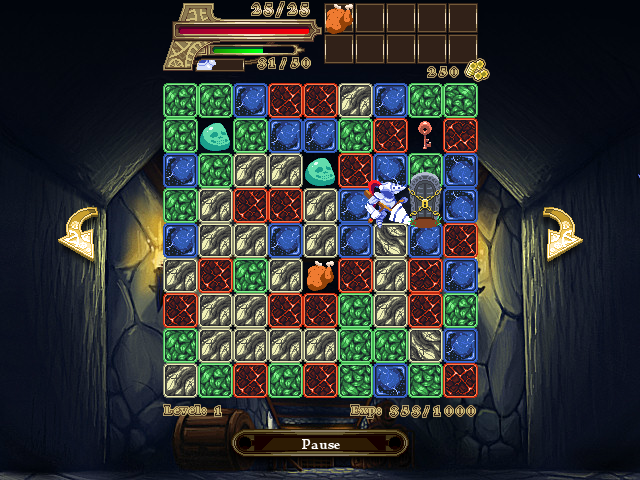Rotate the dungeon with the right arrow
640x480 pixels.
click(x=562, y=233)
